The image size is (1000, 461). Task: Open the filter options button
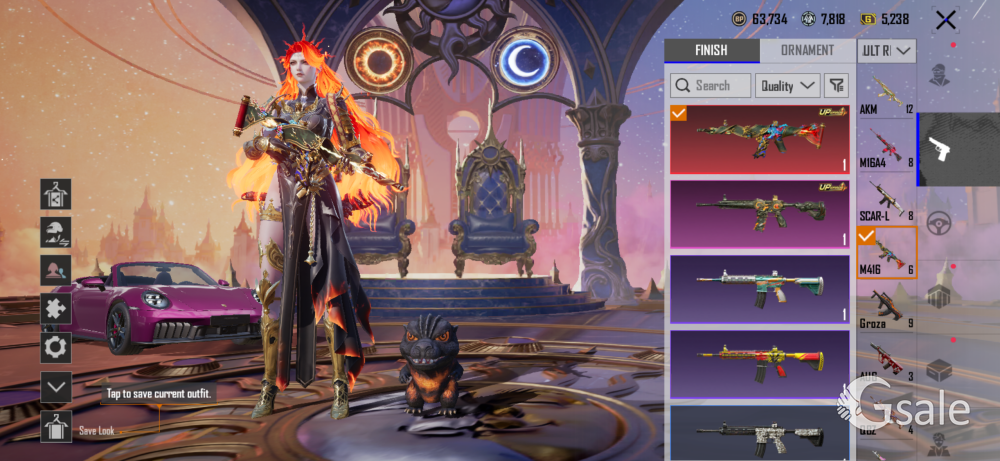coord(837,86)
